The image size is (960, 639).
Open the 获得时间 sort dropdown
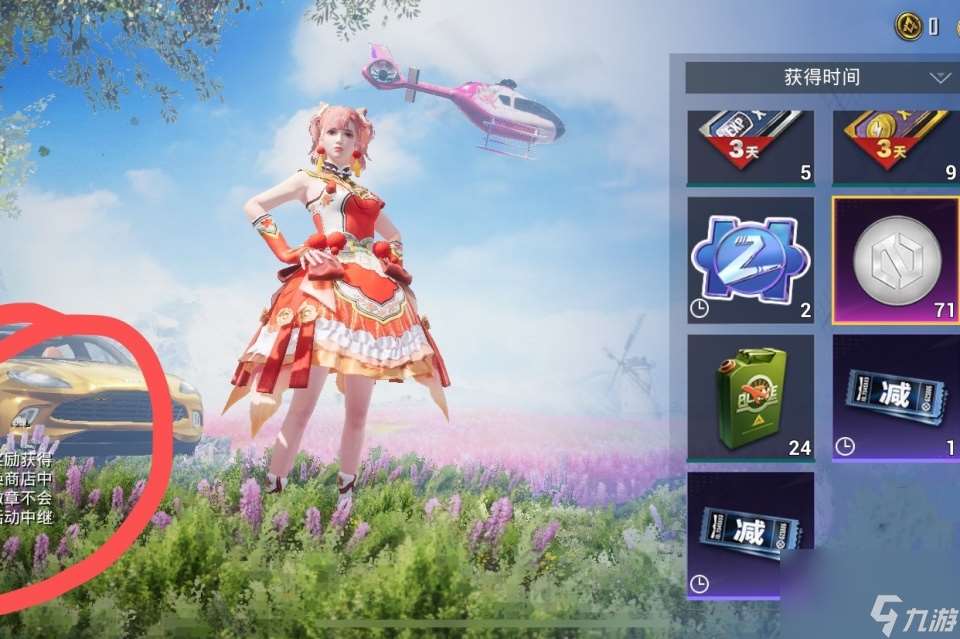tap(822, 77)
